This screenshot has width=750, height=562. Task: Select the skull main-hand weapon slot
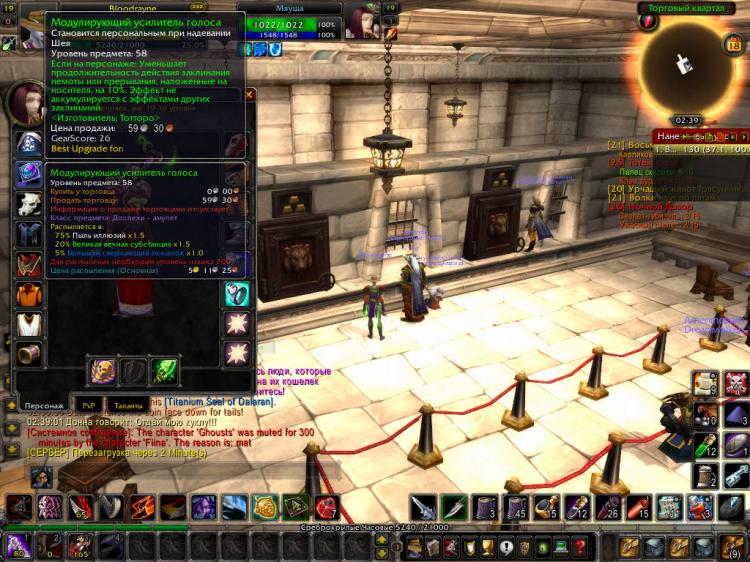(104, 371)
